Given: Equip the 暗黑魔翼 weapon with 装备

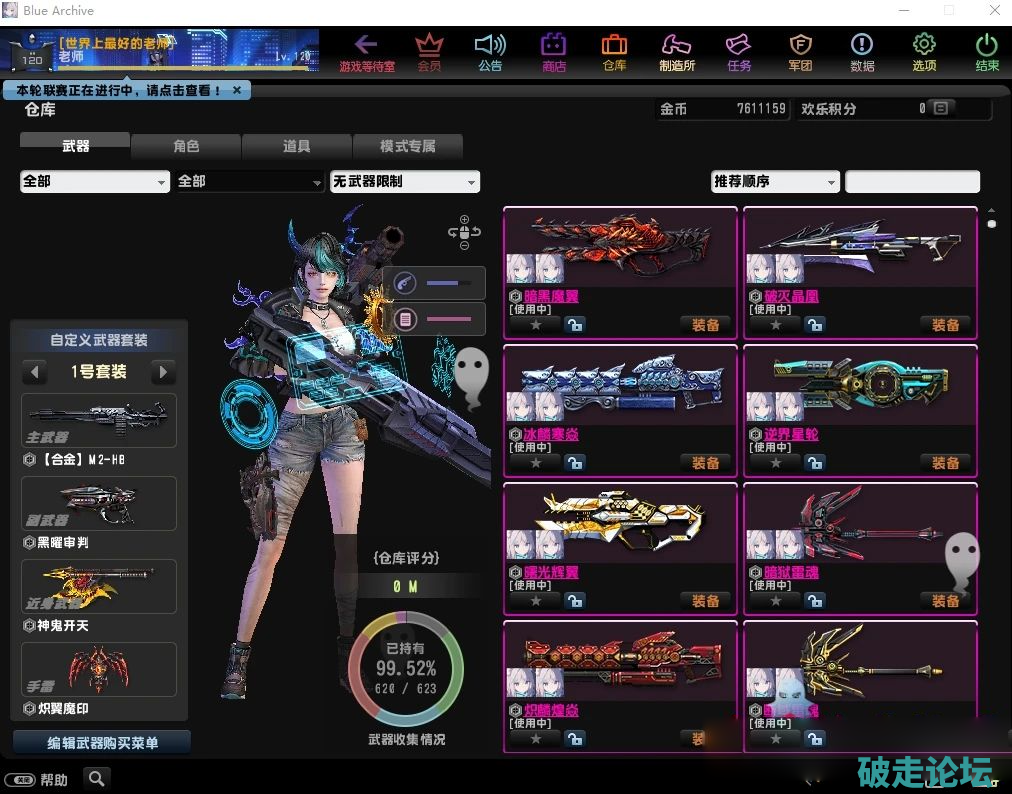Looking at the screenshot, I should click(x=706, y=325).
